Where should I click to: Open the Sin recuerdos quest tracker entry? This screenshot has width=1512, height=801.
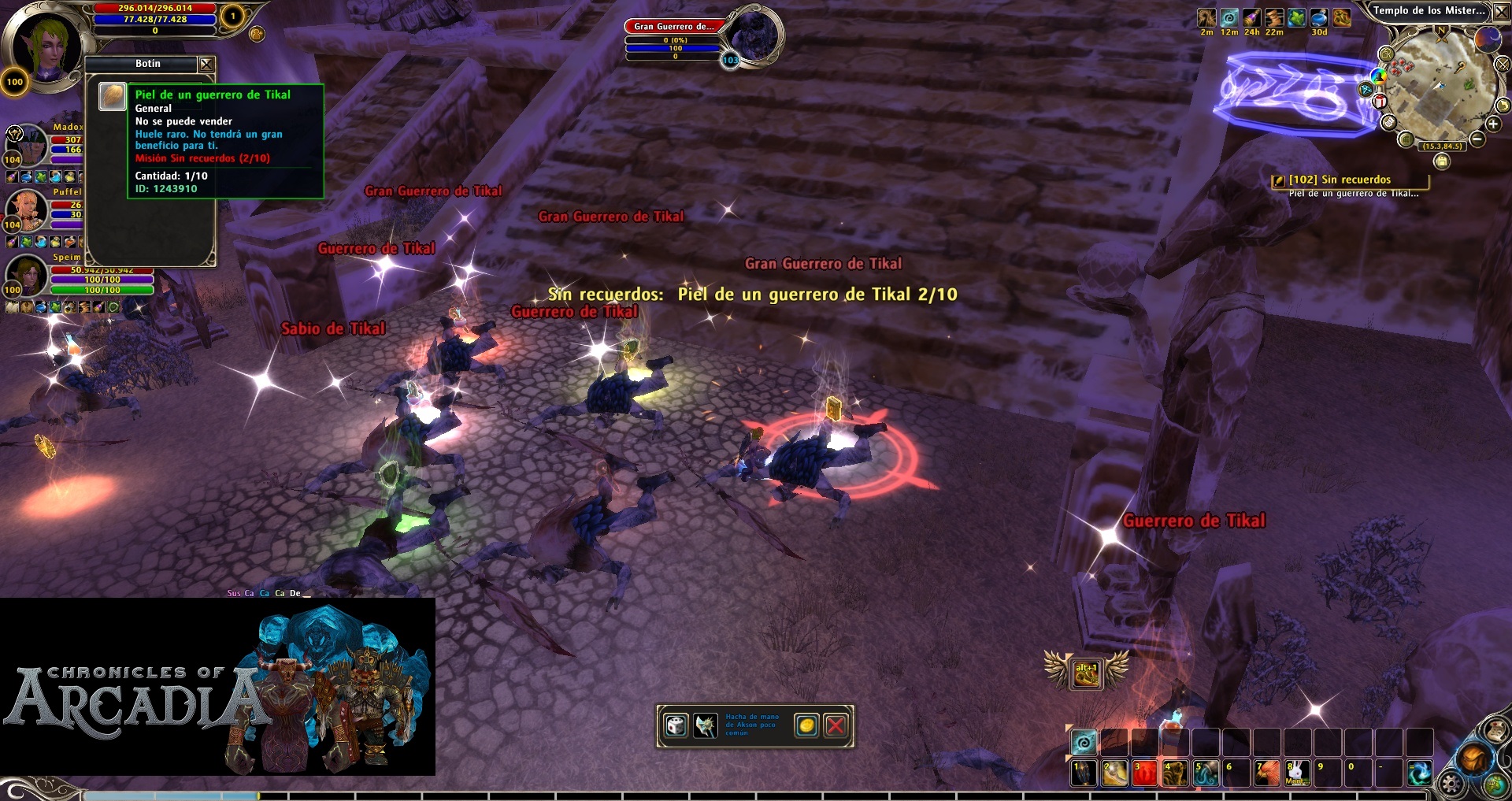[1340, 180]
